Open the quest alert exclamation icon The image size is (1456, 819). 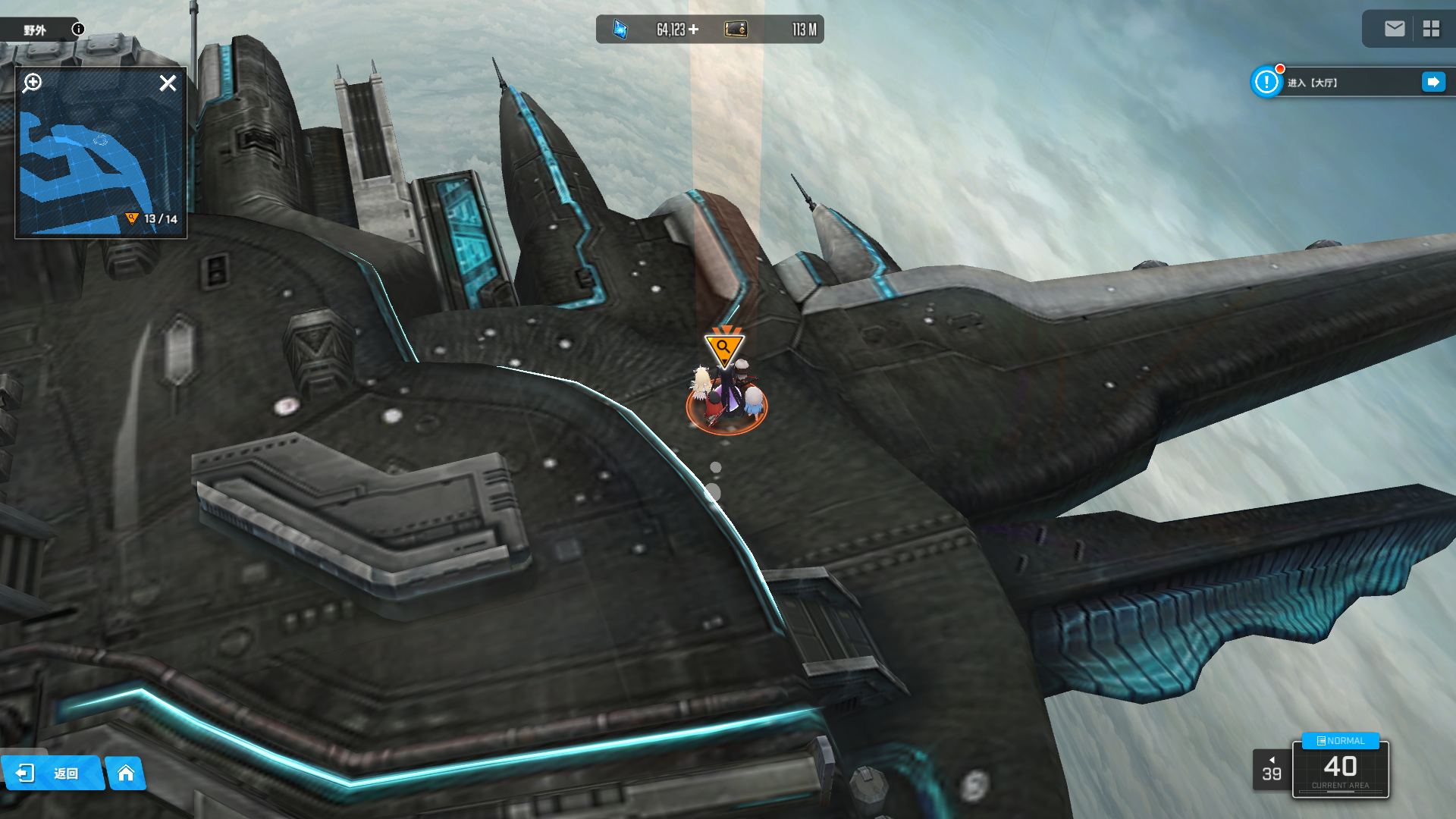click(1266, 82)
